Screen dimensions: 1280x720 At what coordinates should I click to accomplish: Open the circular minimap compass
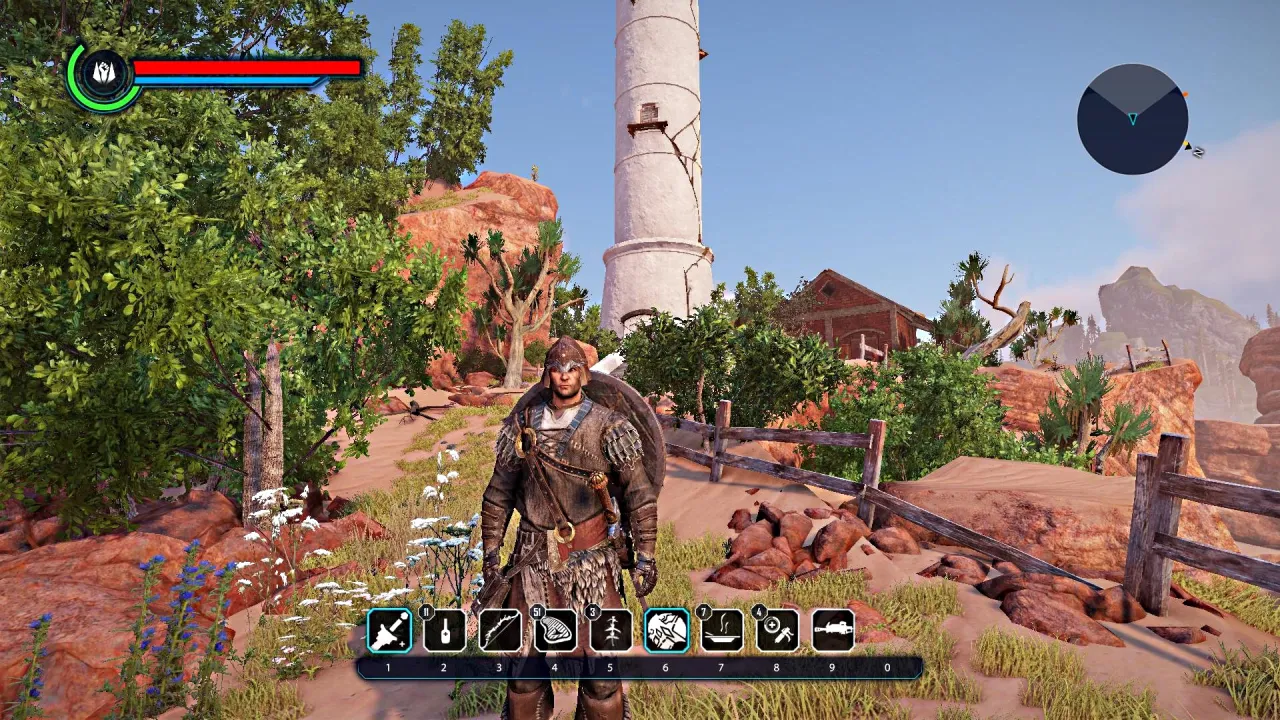(x=1132, y=119)
